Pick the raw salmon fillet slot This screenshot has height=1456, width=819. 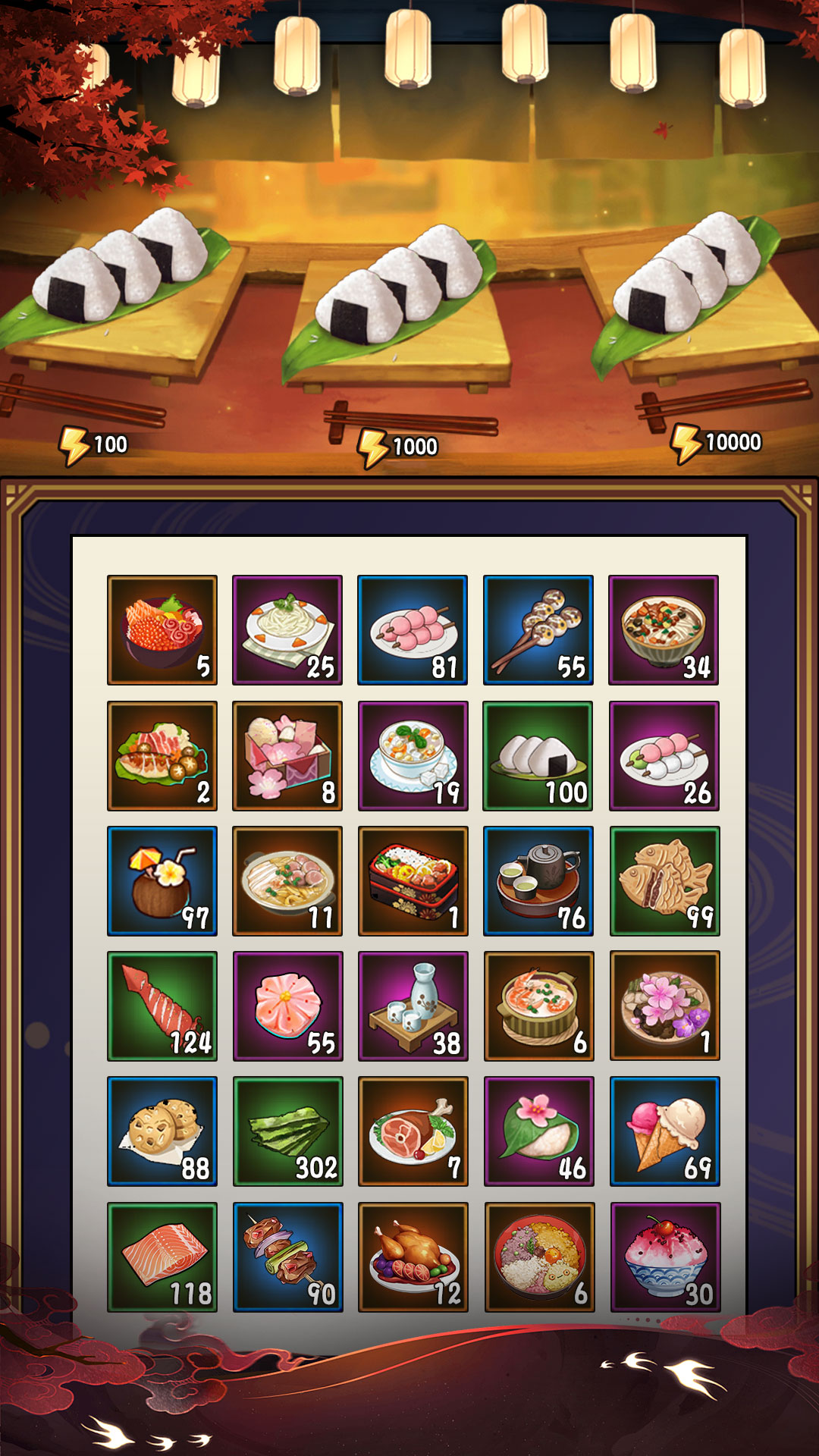click(162, 1257)
